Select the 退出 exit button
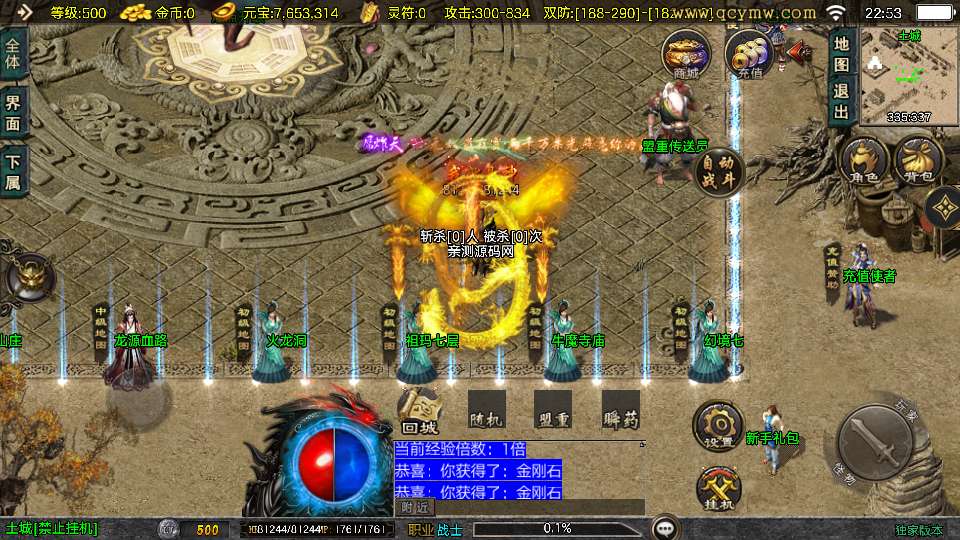This screenshot has height=540, width=960. coord(842,98)
